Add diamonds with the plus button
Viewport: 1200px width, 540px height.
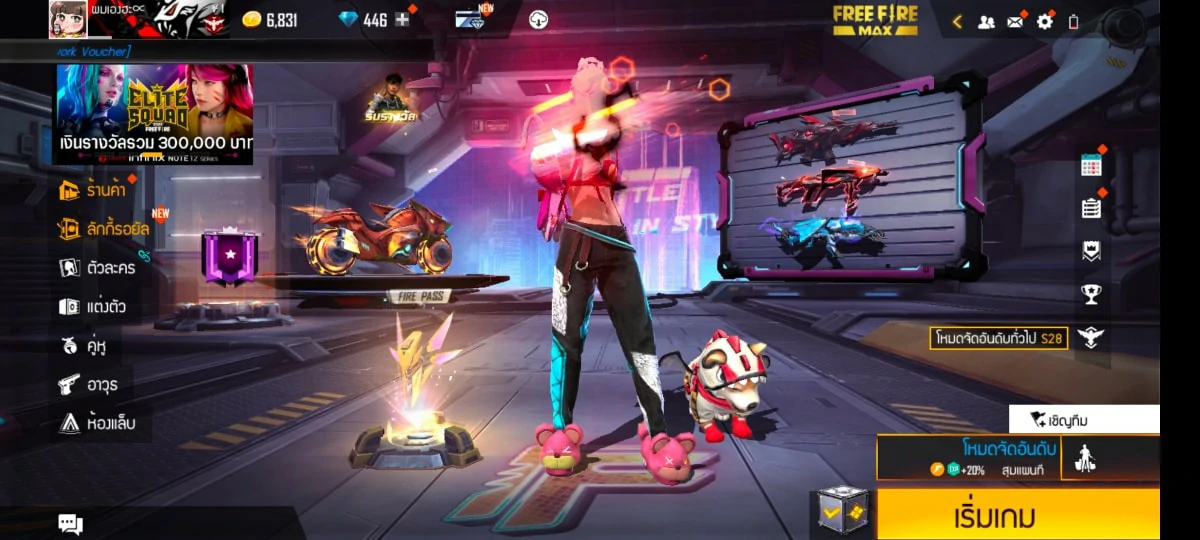click(x=402, y=20)
